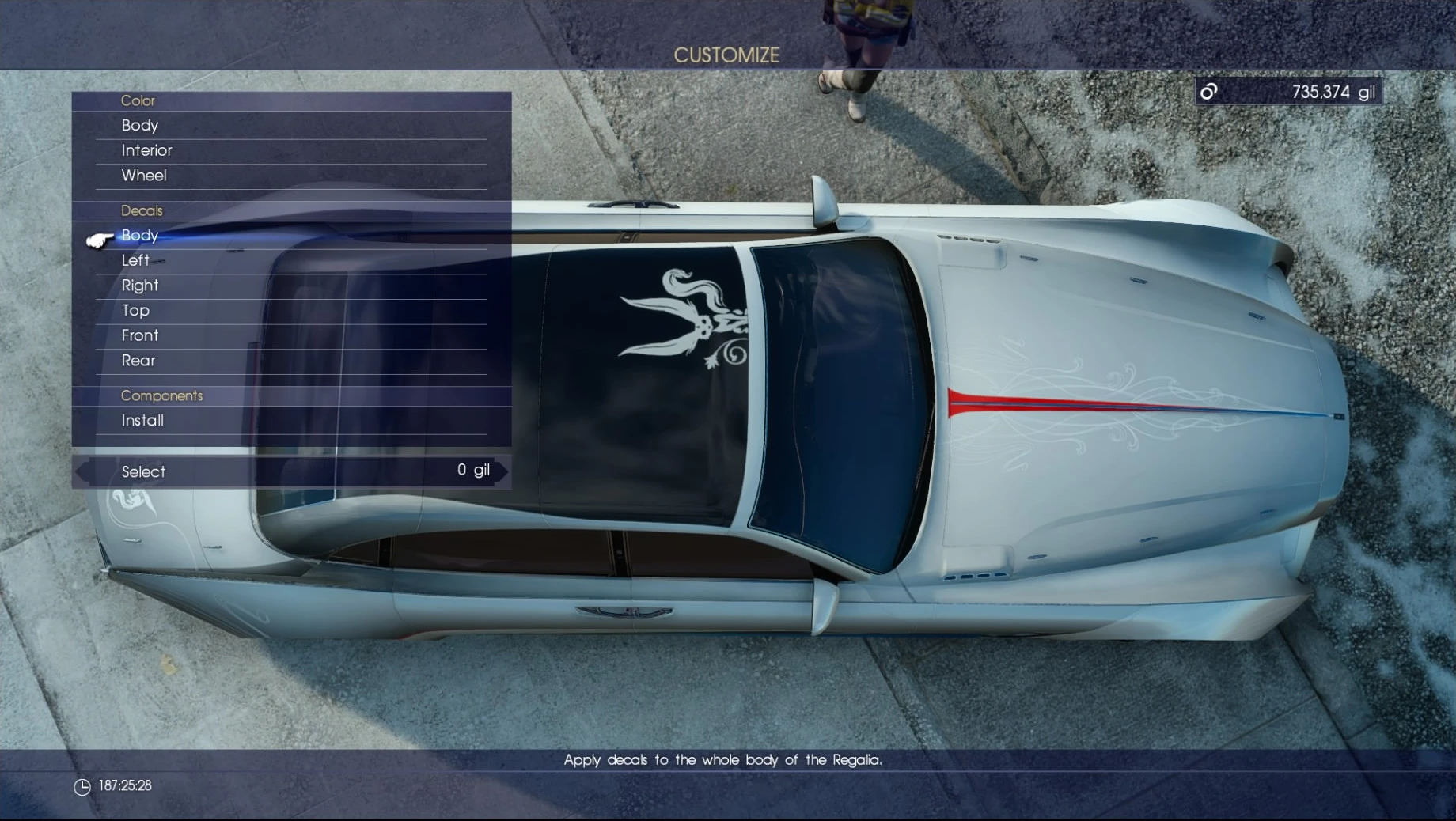Open the Interior color options

point(148,150)
